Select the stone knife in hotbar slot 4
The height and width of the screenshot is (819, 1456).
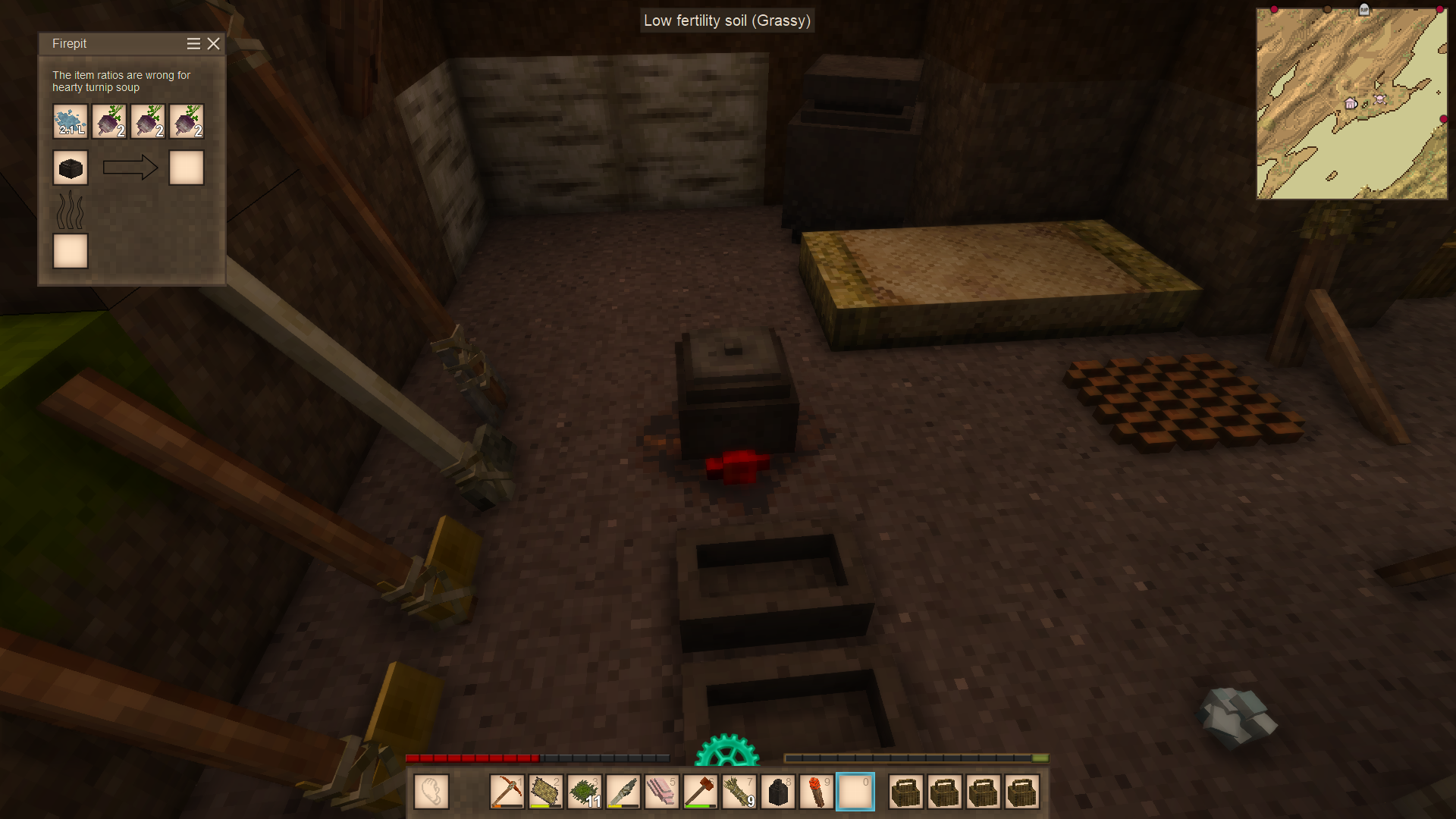623,792
